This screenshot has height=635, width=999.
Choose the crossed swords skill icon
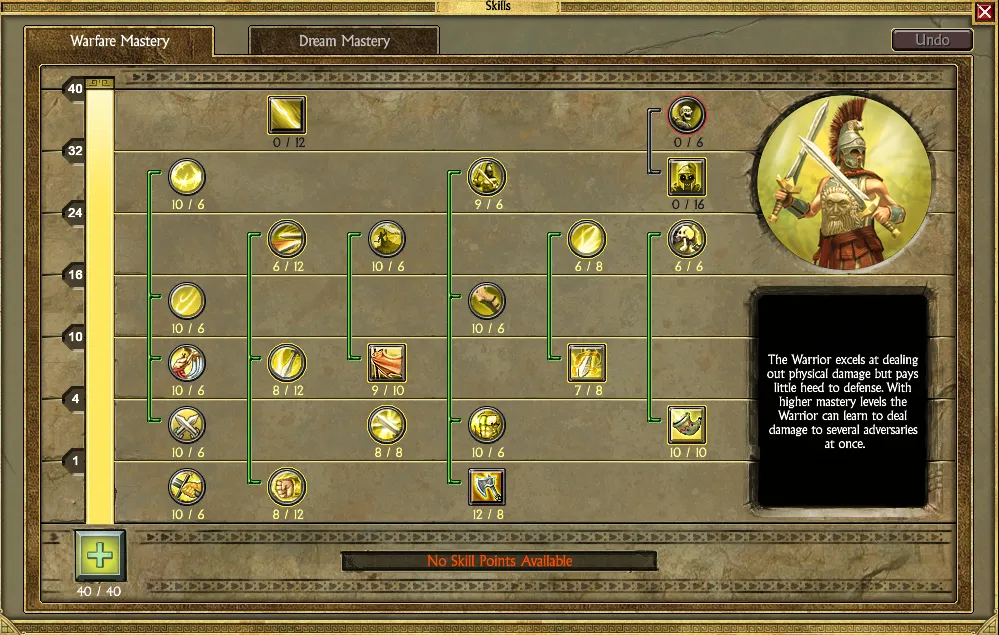pos(187,425)
